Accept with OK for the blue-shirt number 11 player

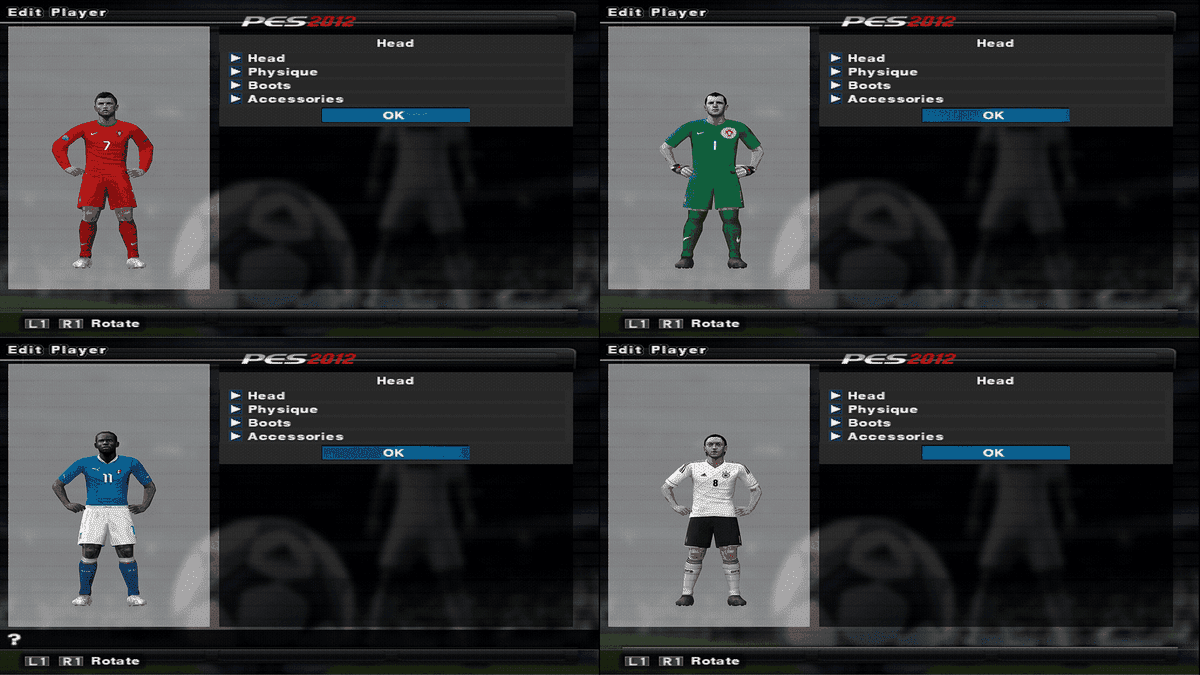click(x=395, y=453)
